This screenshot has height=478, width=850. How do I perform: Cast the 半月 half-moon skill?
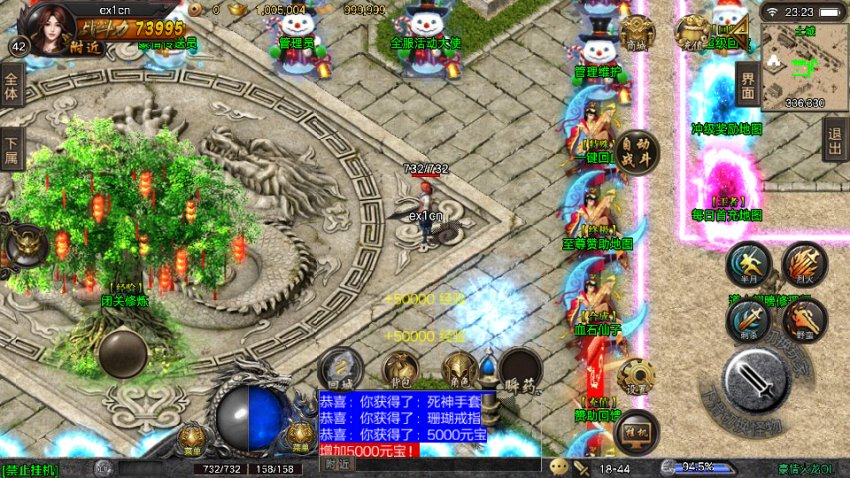pos(749,265)
